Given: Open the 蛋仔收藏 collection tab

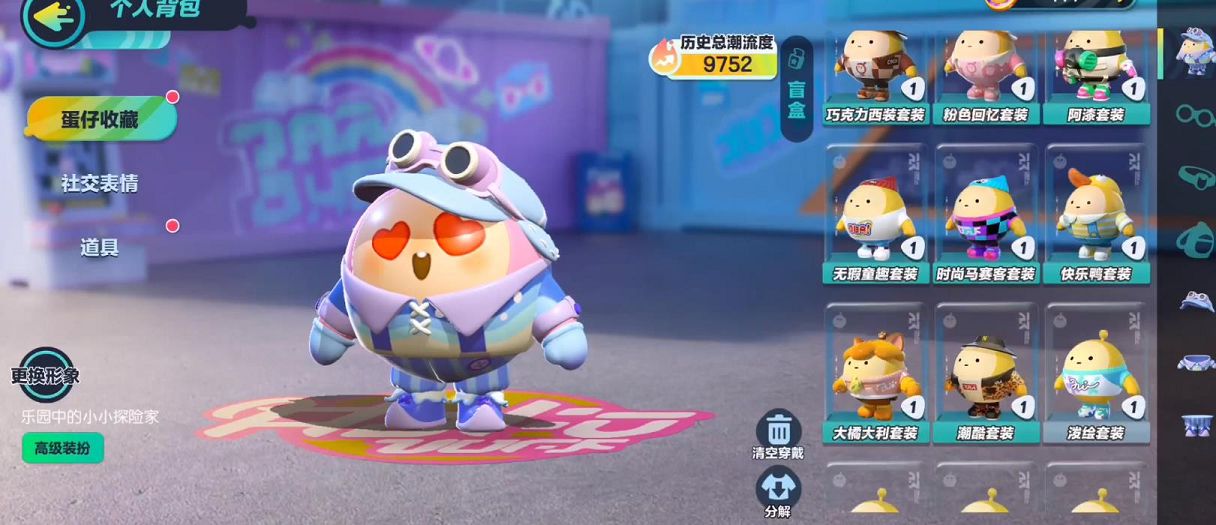Looking at the screenshot, I should click(x=100, y=119).
